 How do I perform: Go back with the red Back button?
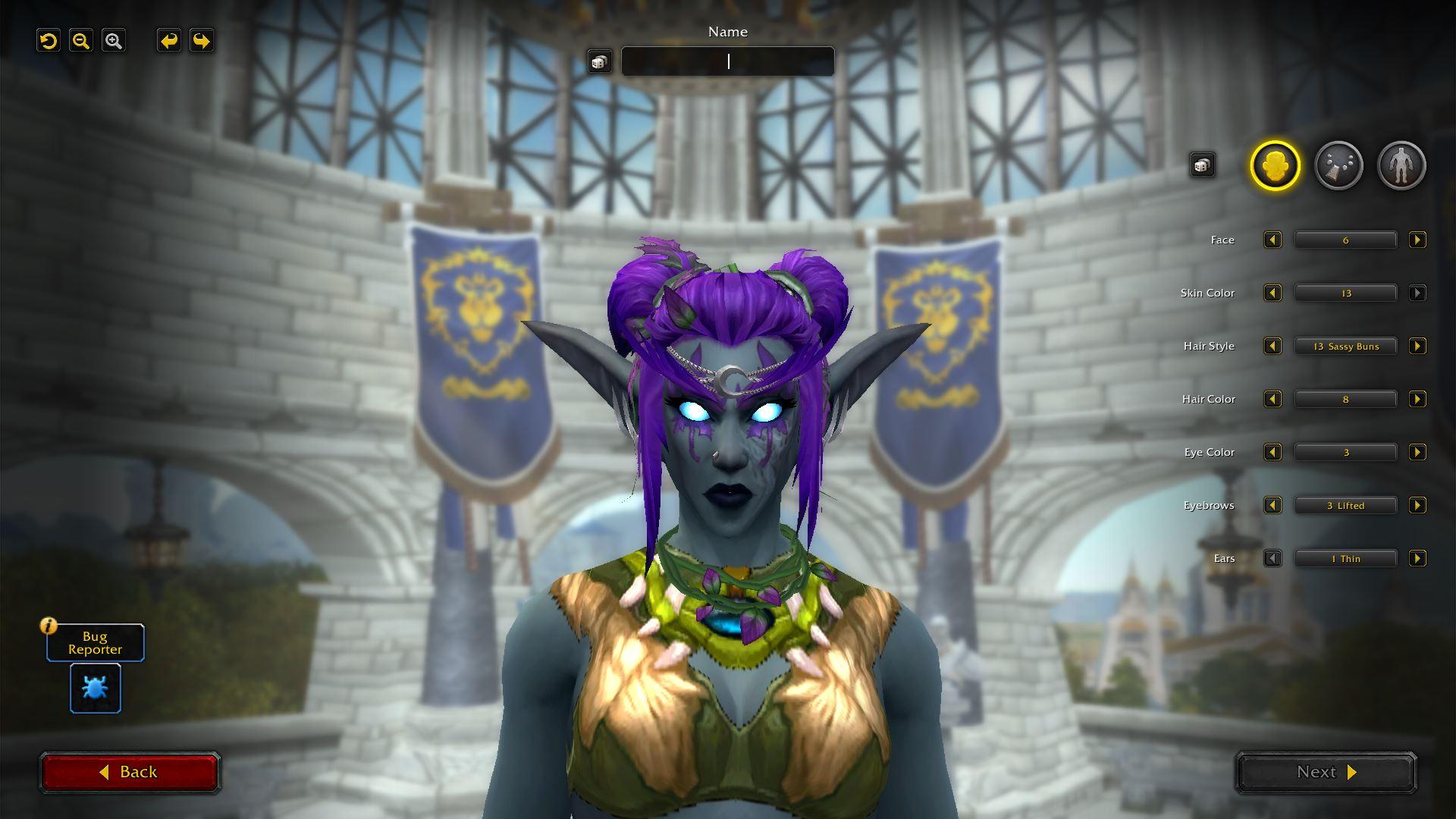(x=130, y=772)
